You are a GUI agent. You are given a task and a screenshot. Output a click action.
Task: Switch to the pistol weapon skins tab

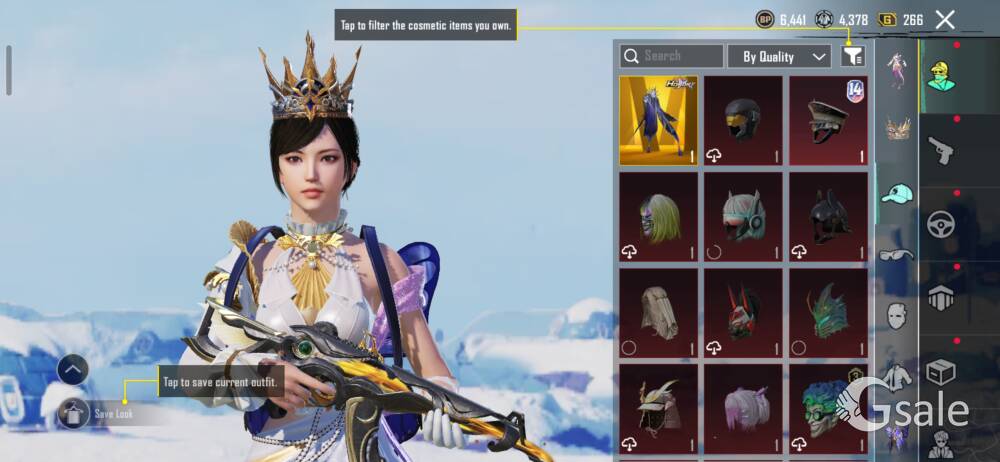click(941, 151)
